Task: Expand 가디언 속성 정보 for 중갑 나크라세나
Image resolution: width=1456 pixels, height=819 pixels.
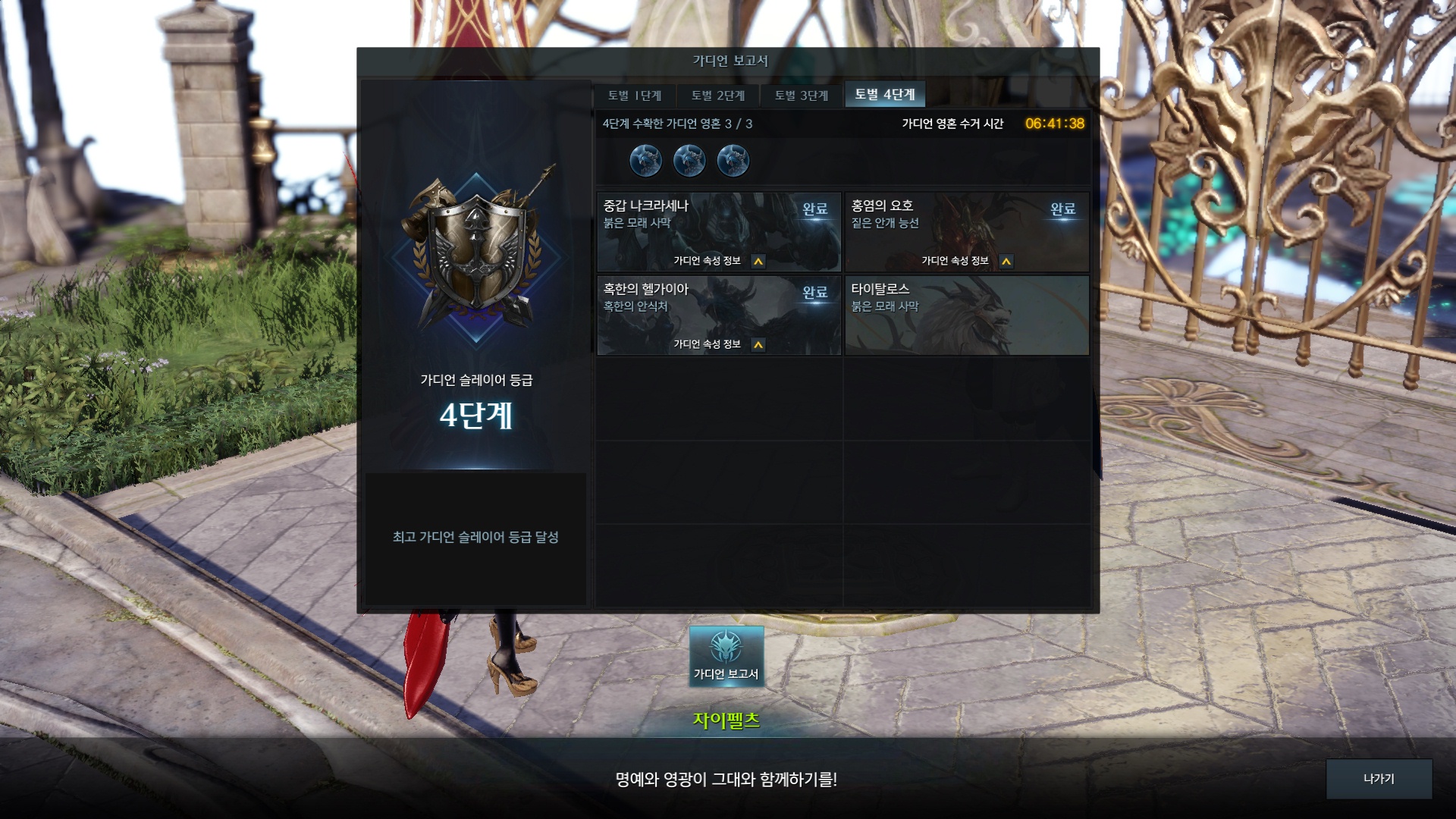Action: pos(758,262)
